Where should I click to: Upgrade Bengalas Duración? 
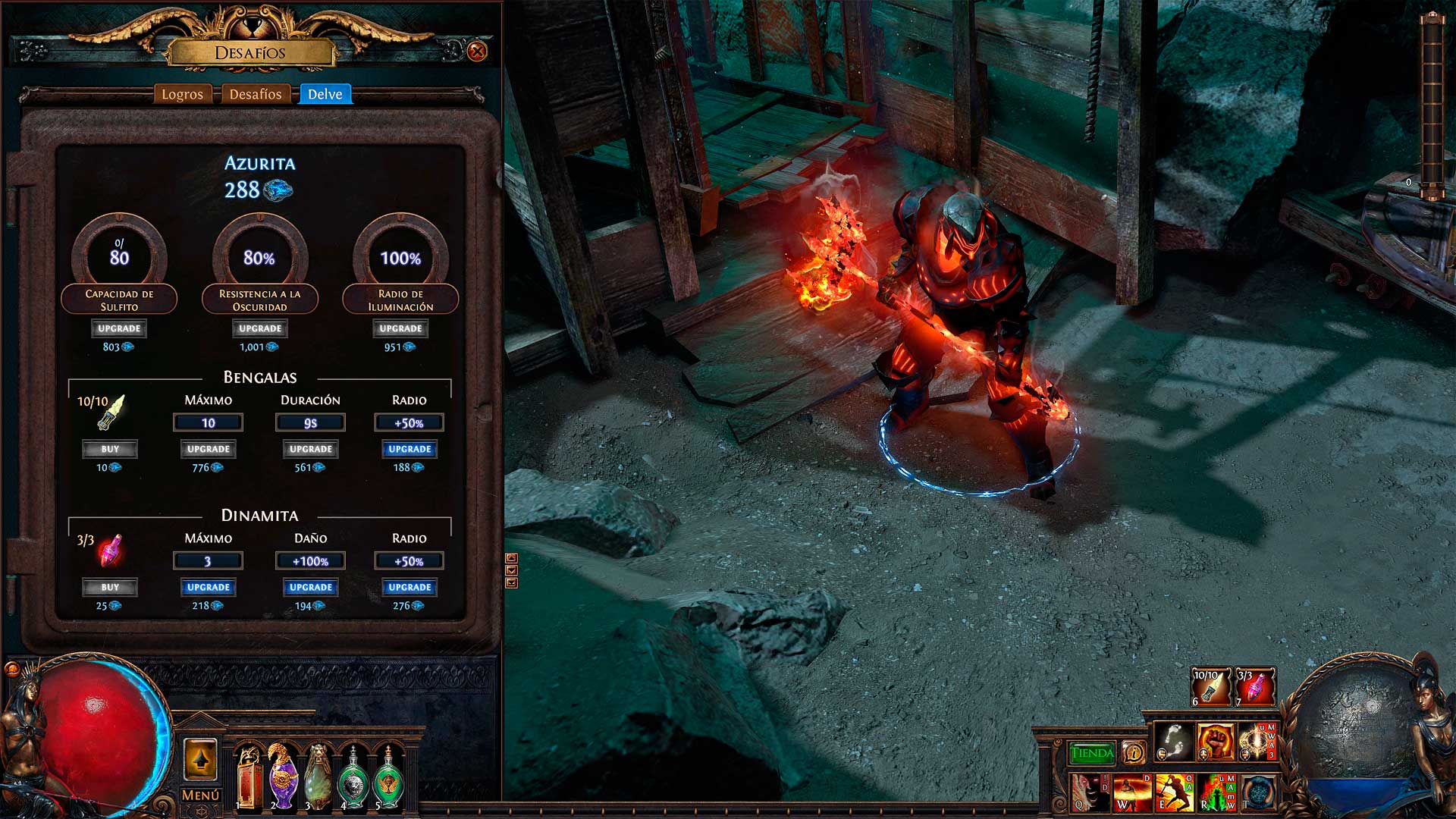click(x=311, y=449)
